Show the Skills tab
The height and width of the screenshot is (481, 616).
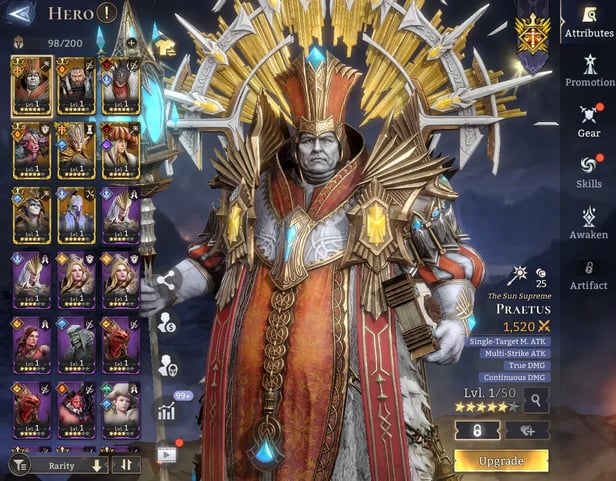[x=589, y=171]
